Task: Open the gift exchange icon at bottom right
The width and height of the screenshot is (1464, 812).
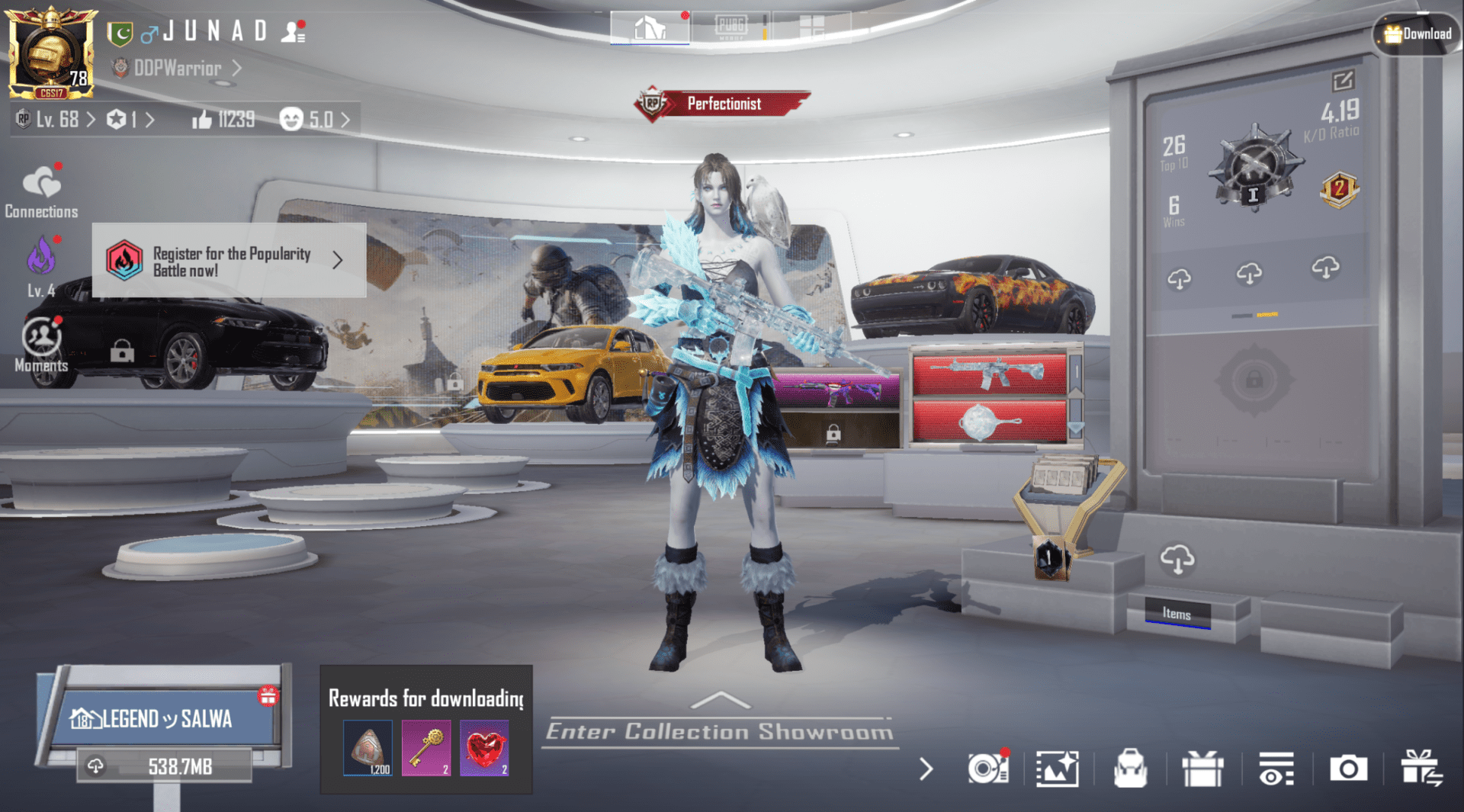Action: (1423, 769)
